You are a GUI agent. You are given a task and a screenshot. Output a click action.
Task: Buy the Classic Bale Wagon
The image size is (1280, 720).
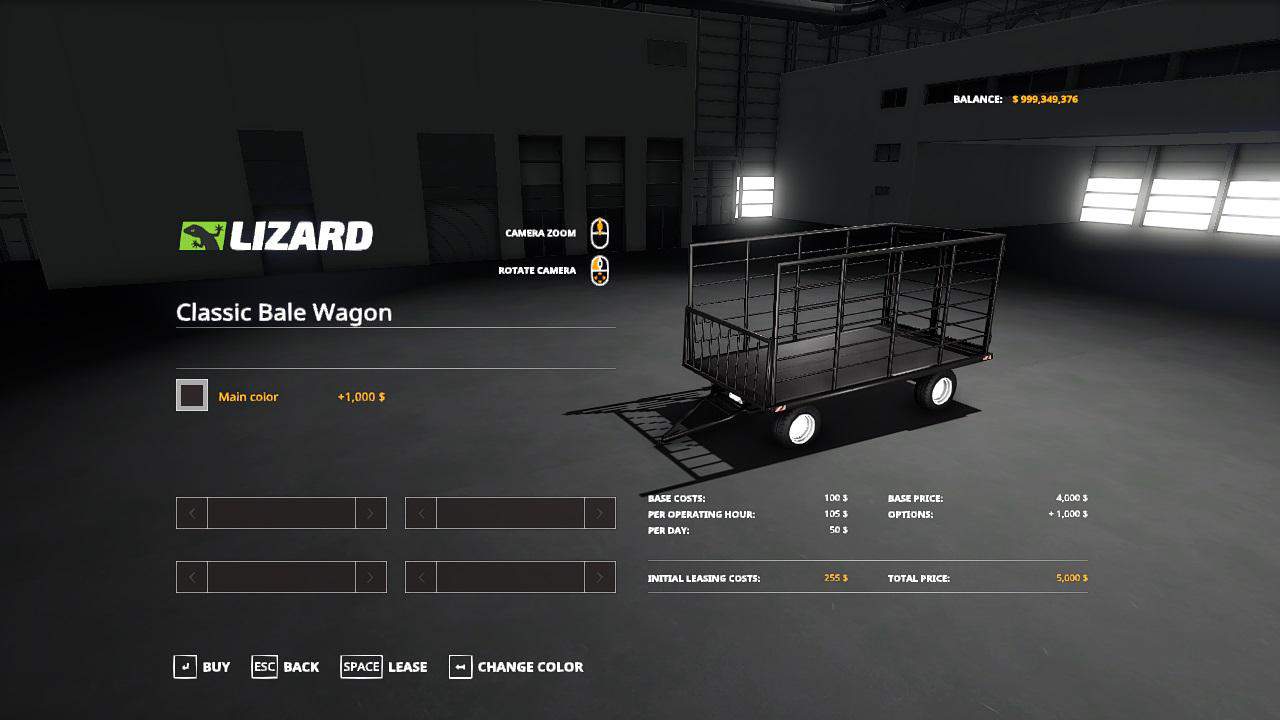point(203,667)
